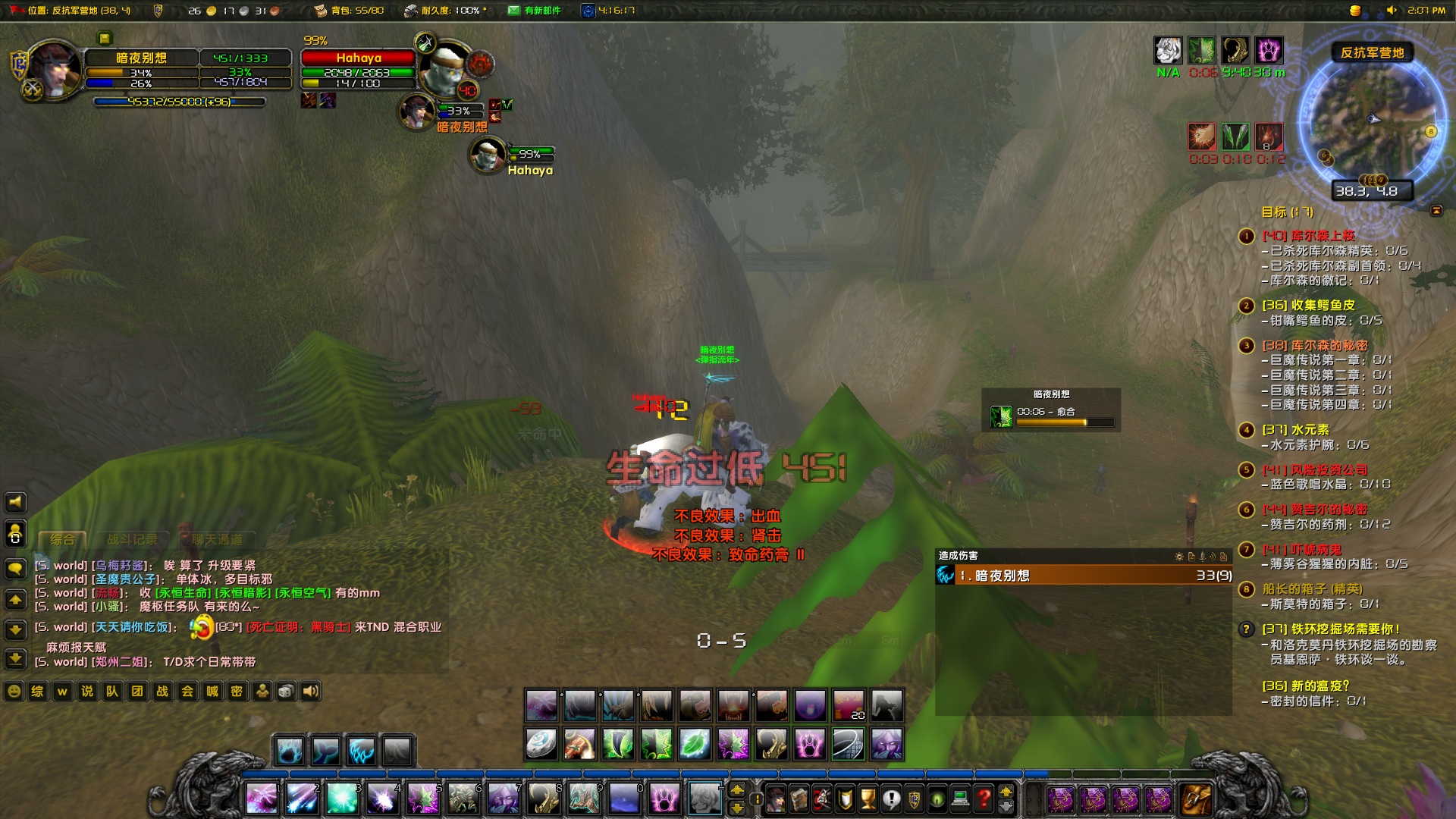Viewport: 1456px width, 819px height.
Task: Open the red question mark help button
Action: tap(984, 799)
